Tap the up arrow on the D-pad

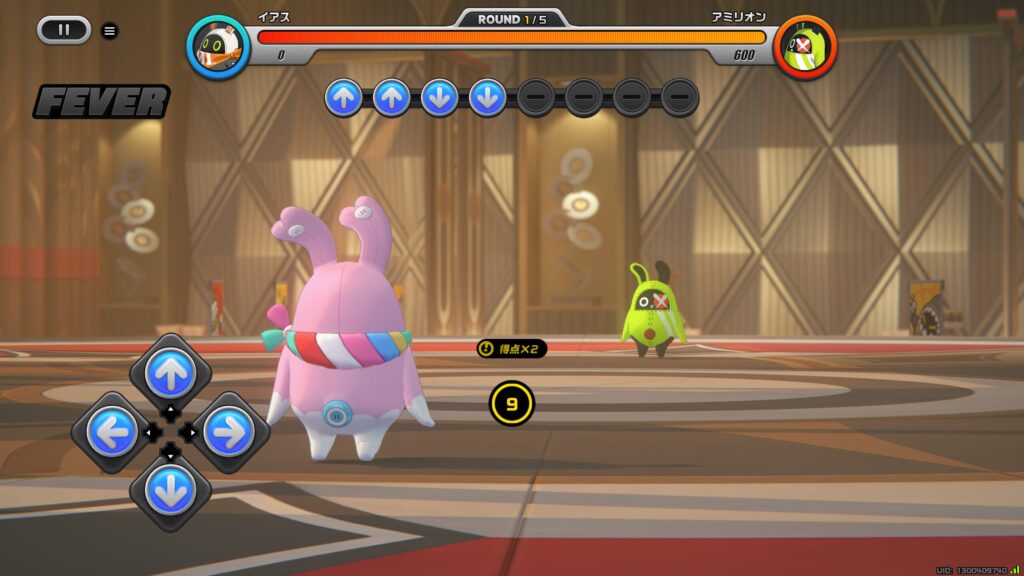click(x=170, y=374)
